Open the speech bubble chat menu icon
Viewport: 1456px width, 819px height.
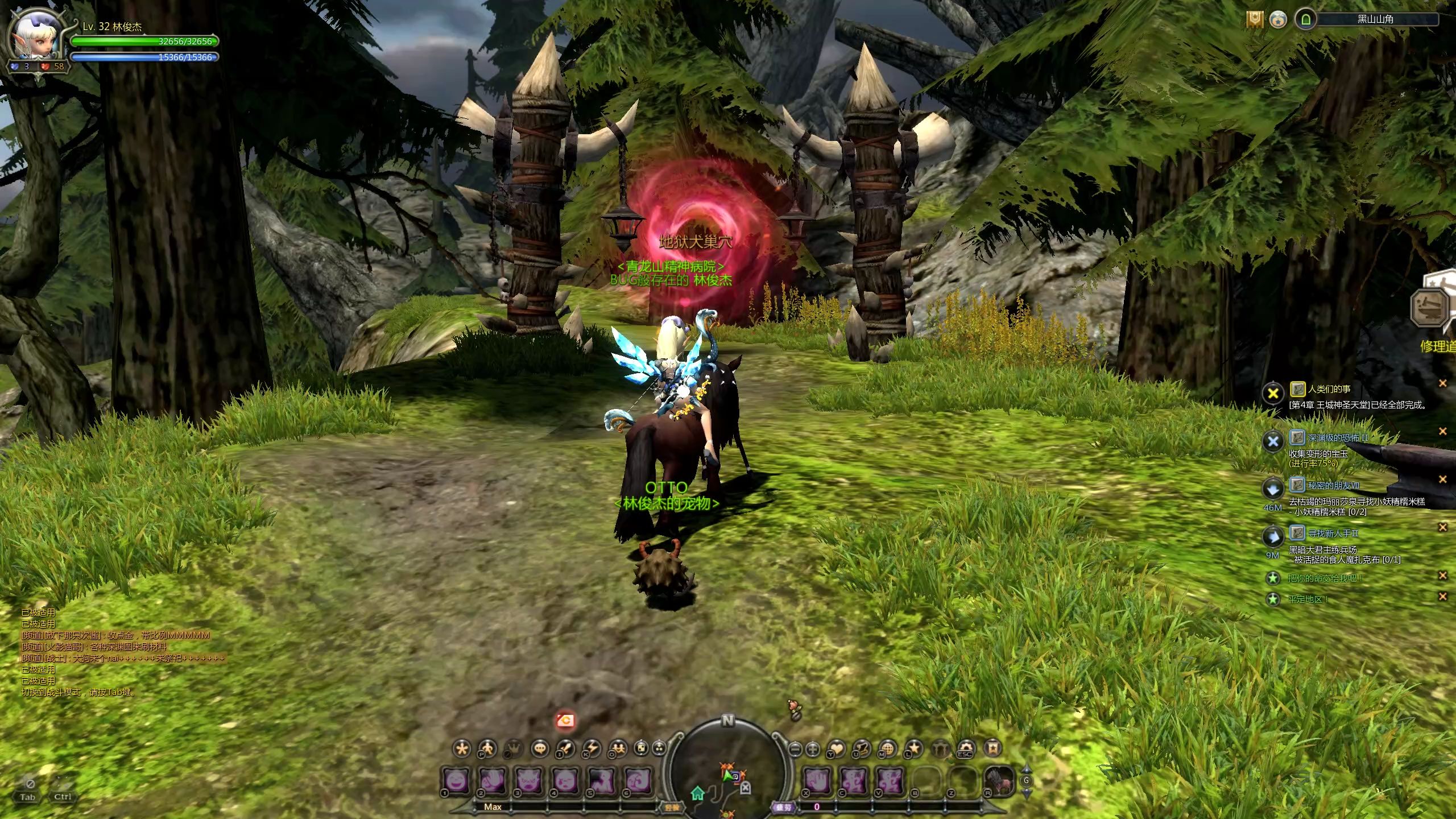tap(540, 748)
